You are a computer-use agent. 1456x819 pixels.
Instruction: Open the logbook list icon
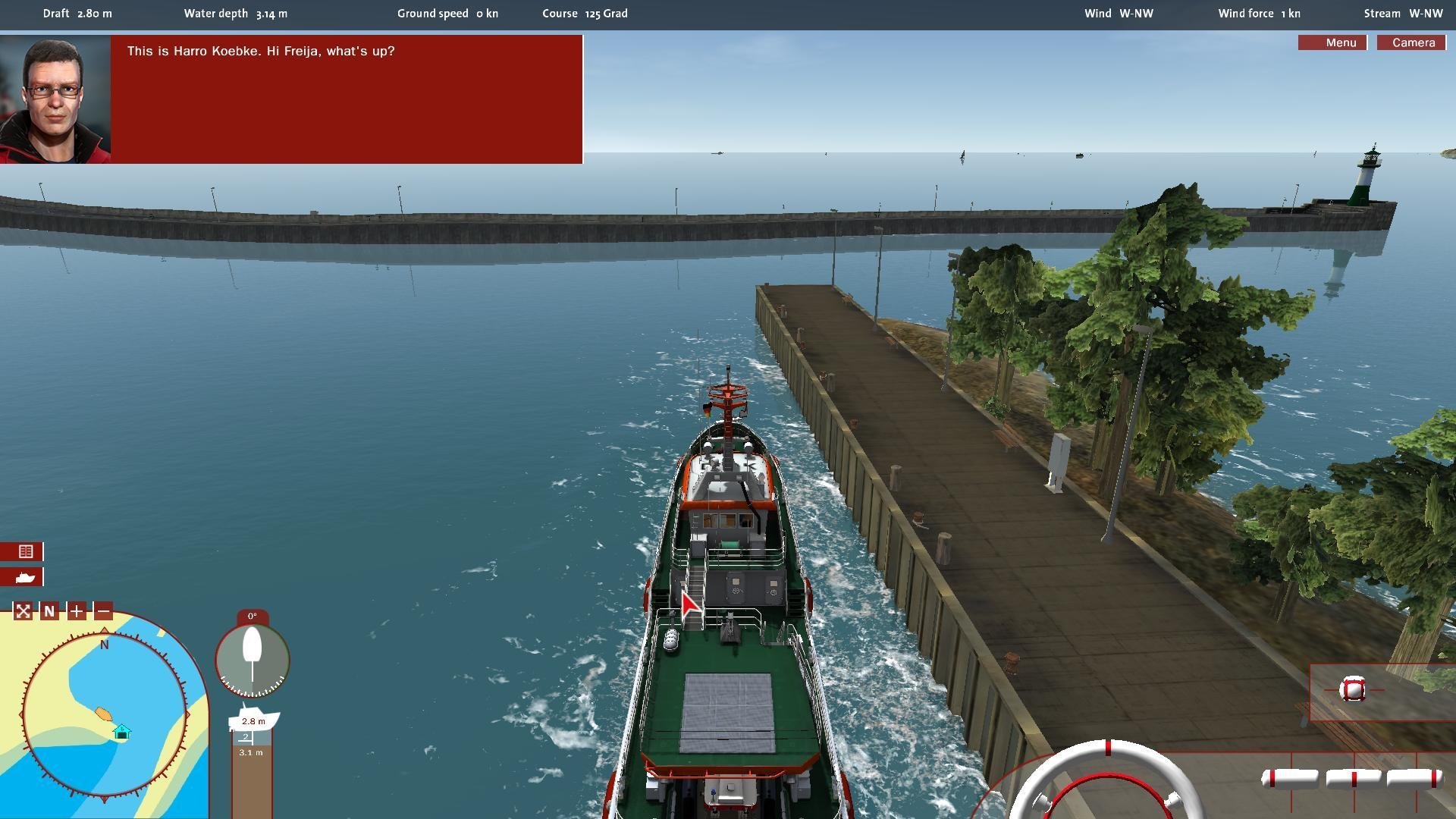point(25,551)
